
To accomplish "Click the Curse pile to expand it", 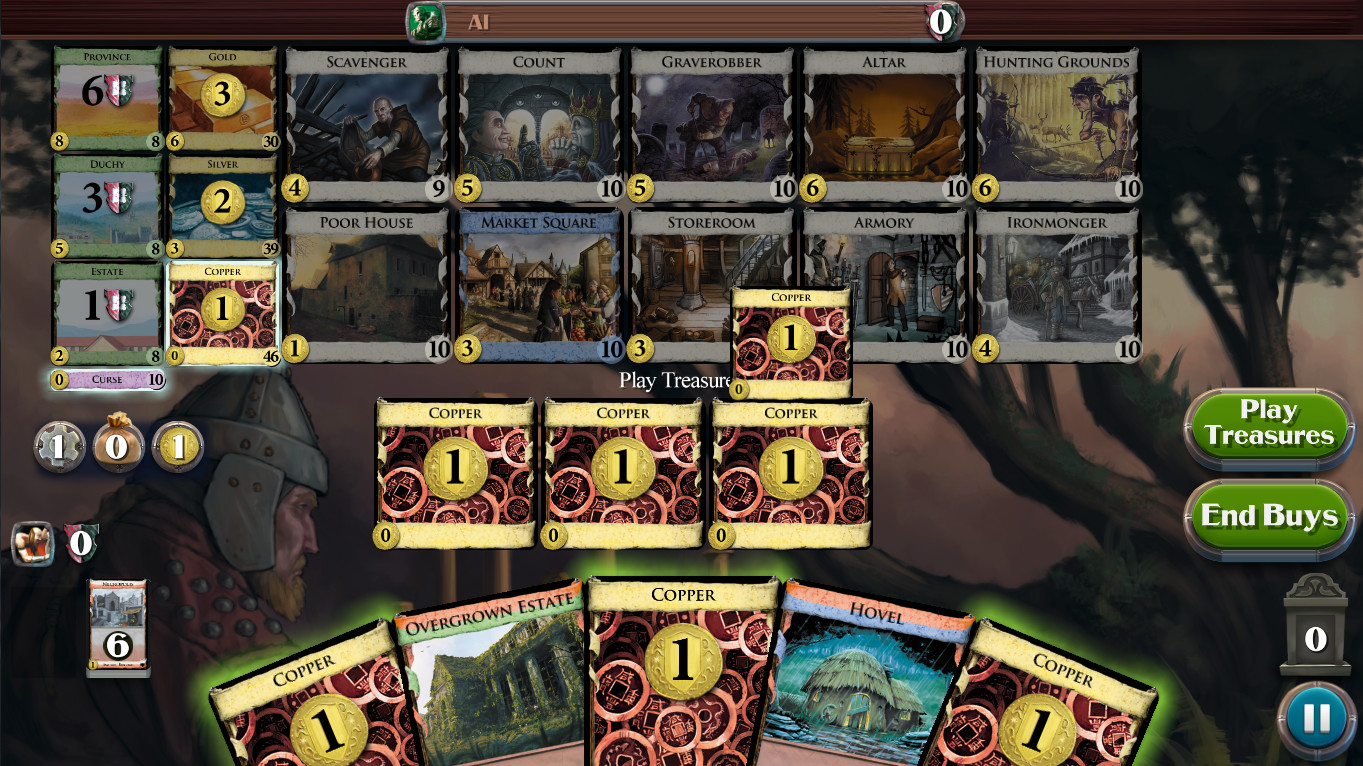I will 107,381.
